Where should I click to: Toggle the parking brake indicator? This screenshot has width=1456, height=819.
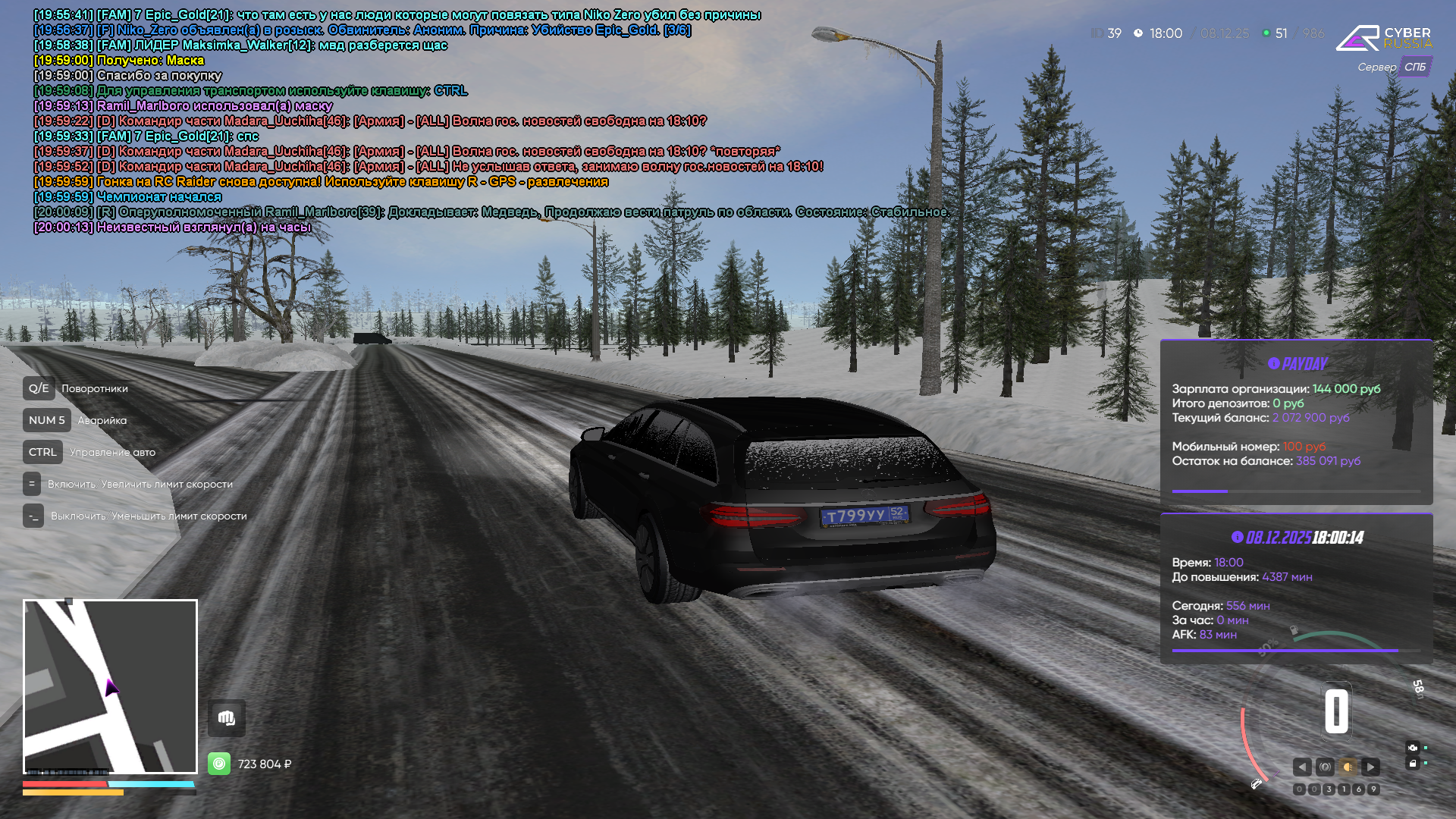coord(1325,767)
